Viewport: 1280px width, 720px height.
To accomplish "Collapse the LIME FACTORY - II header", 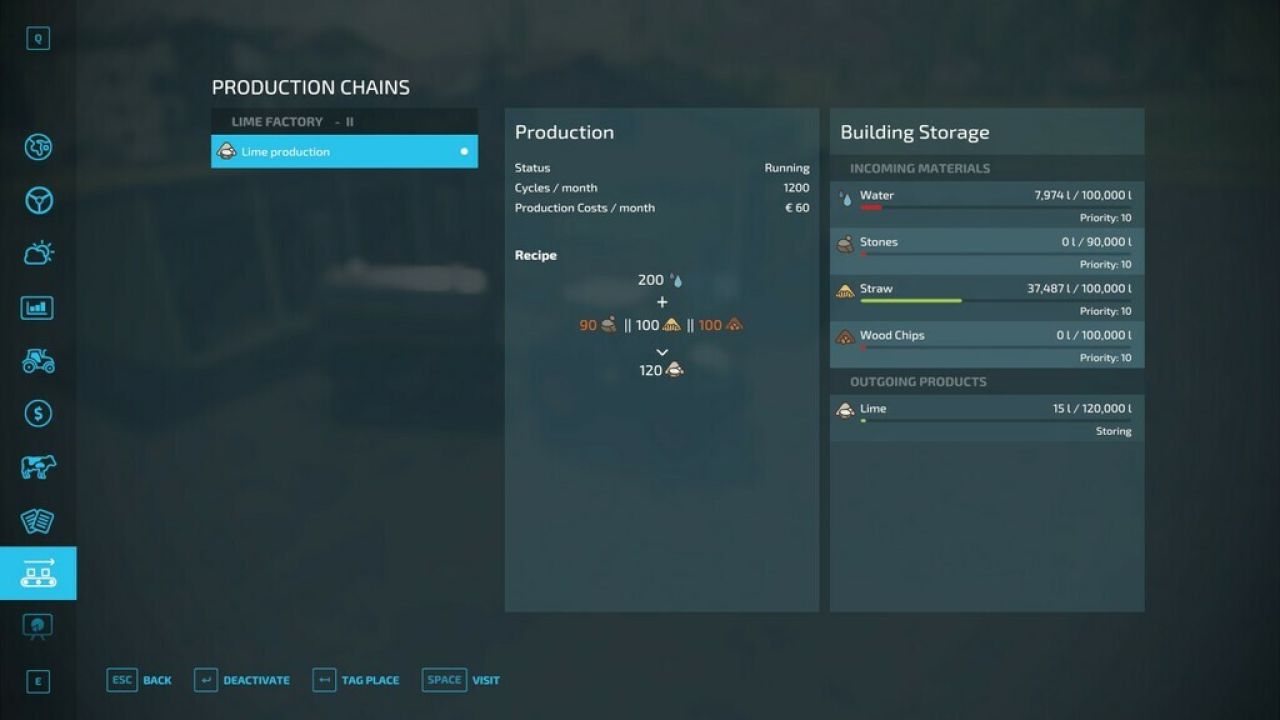I will coord(344,121).
